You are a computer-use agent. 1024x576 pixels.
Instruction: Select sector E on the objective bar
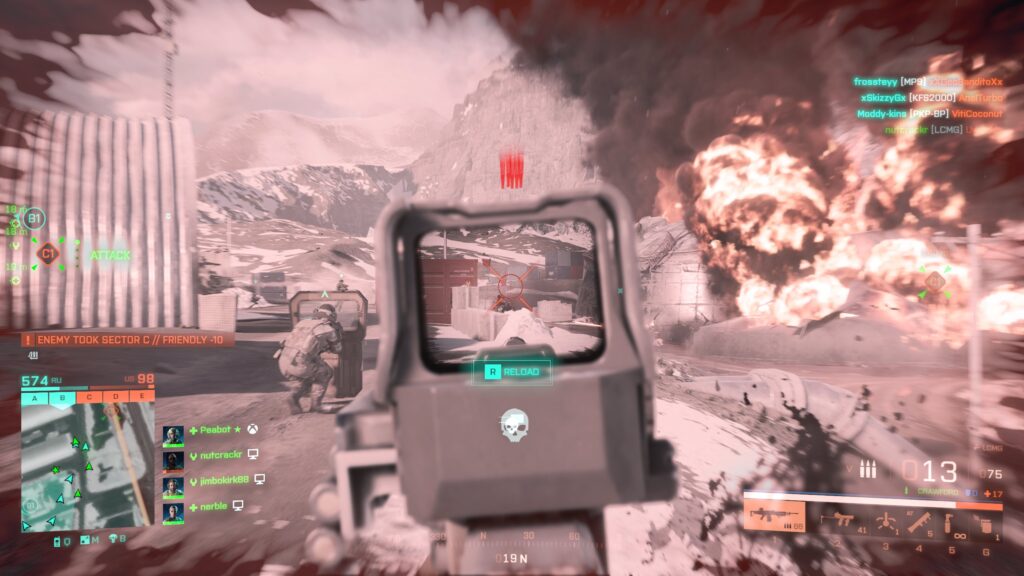(141, 396)
